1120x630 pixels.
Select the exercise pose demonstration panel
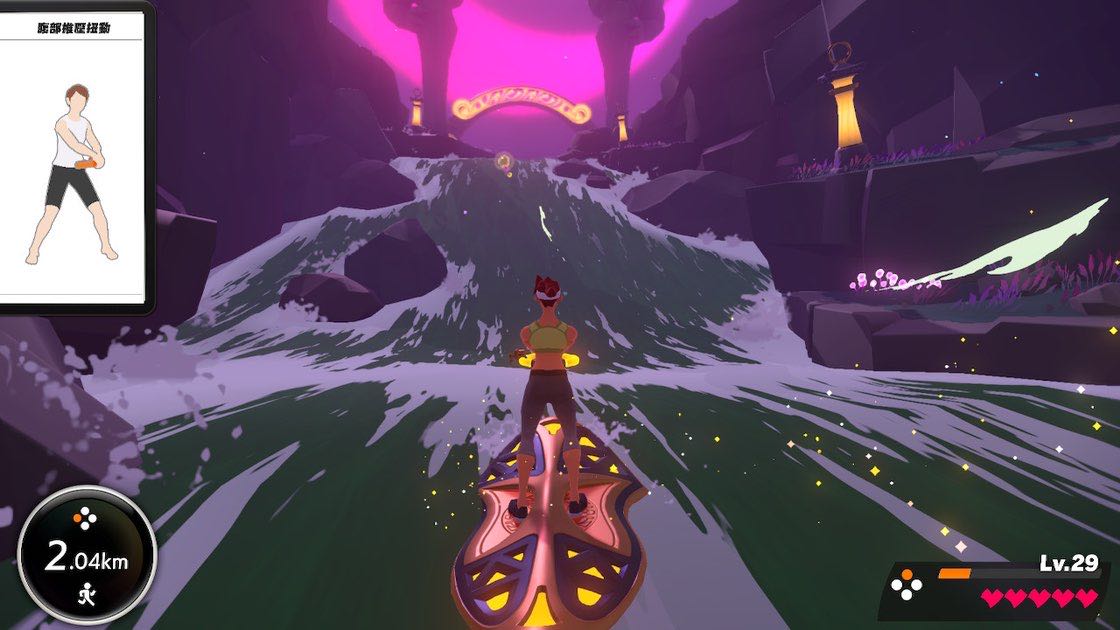tap(70, 158)
